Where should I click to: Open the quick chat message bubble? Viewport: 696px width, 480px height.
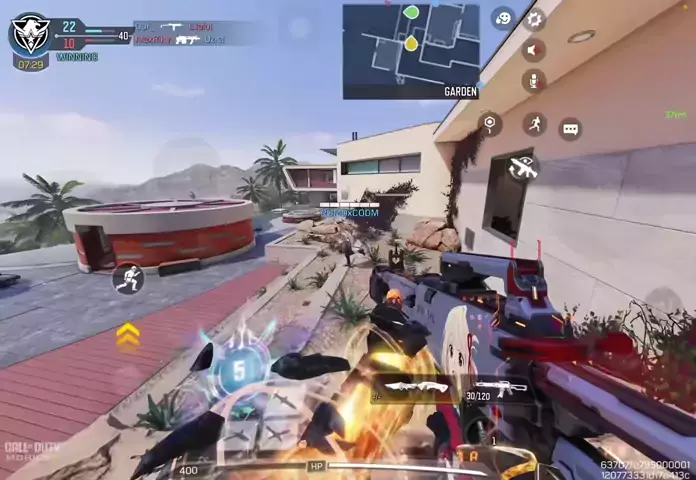(570, 128)
